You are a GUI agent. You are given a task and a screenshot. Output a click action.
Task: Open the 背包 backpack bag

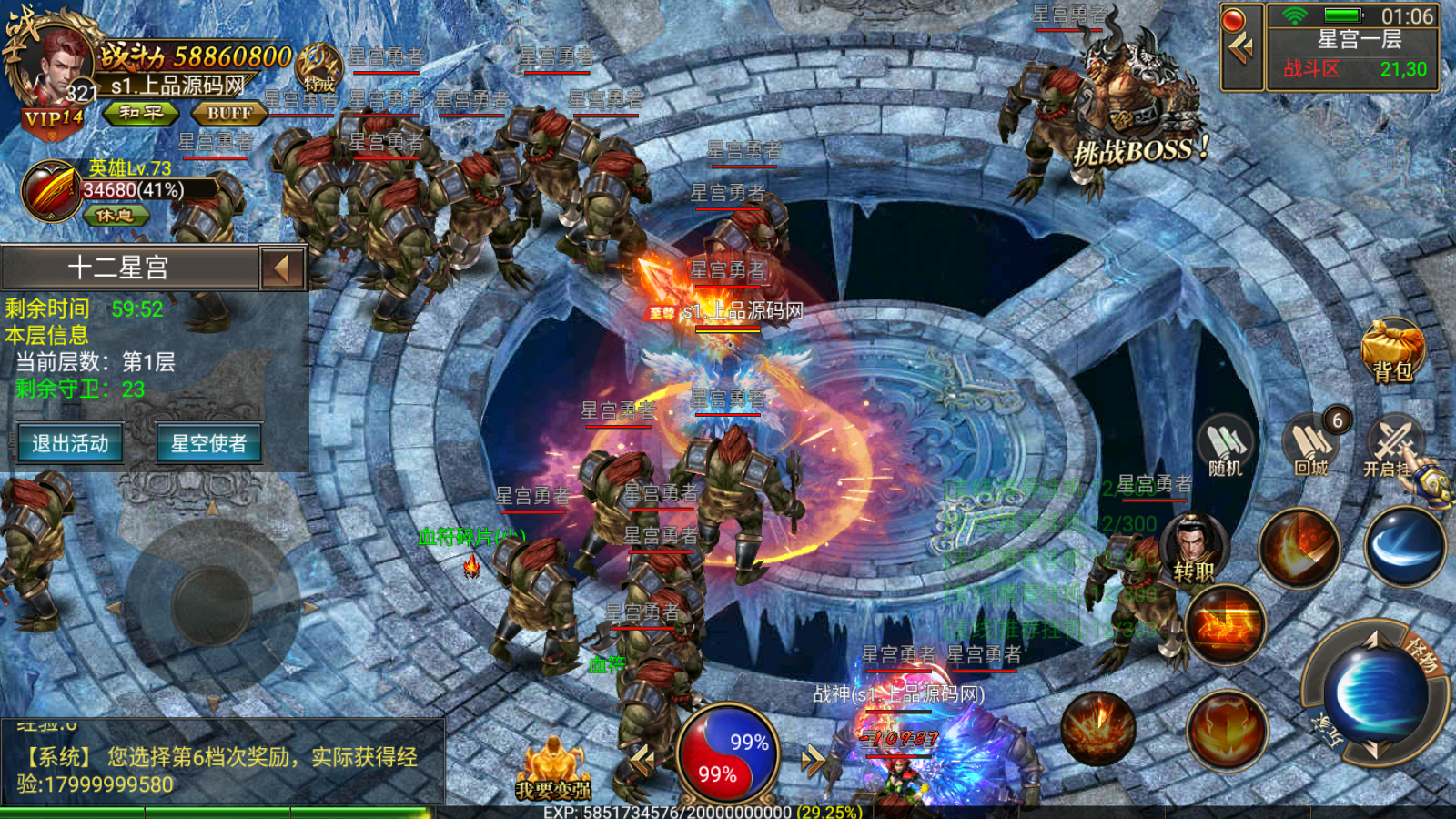tap(1392, 350)
